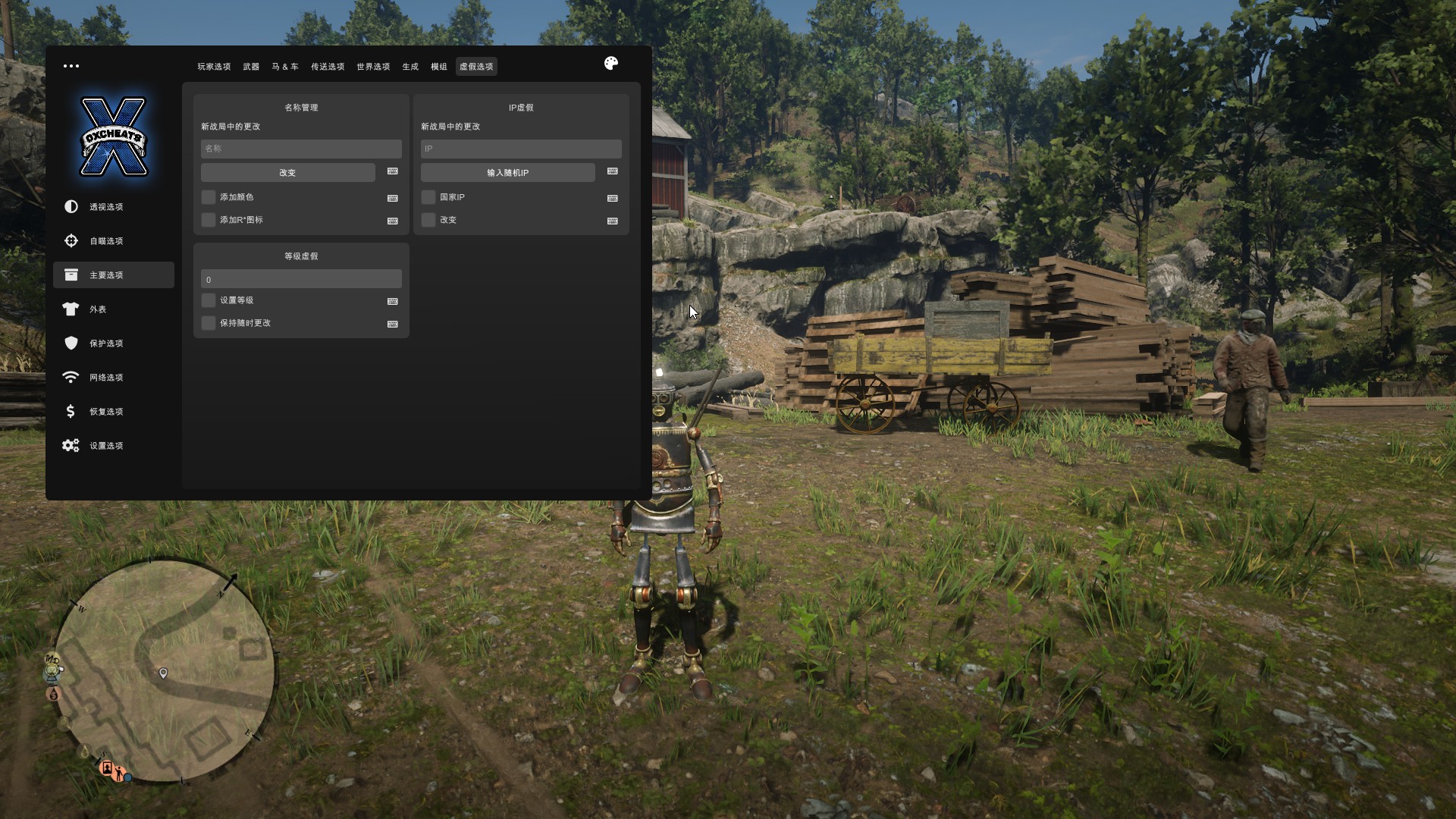
Task: Click the 名称 text input field
Action: coord(301,149)
